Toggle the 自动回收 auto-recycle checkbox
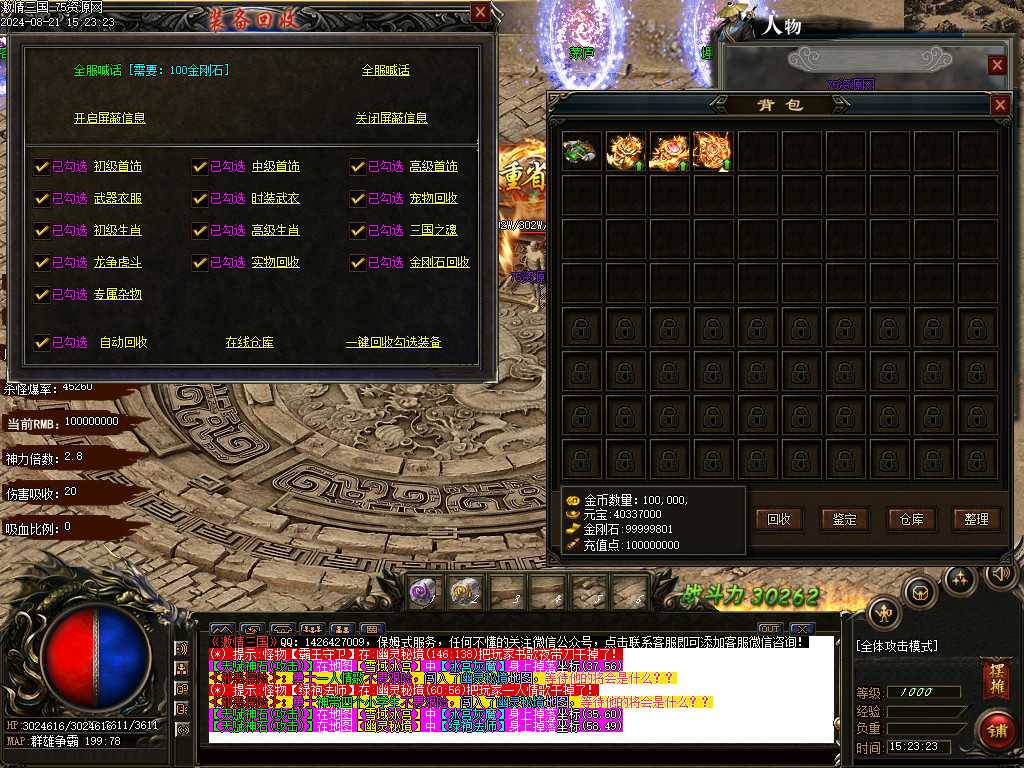Screen dimensions: 1024x768 pyautogui.click(x=42, y=342)
